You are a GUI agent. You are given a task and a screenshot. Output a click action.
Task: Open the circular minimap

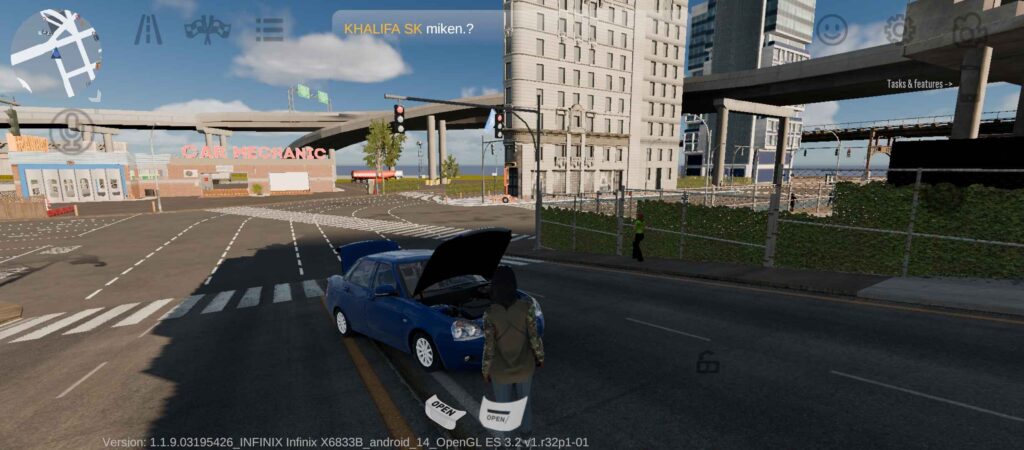point(56,53)
